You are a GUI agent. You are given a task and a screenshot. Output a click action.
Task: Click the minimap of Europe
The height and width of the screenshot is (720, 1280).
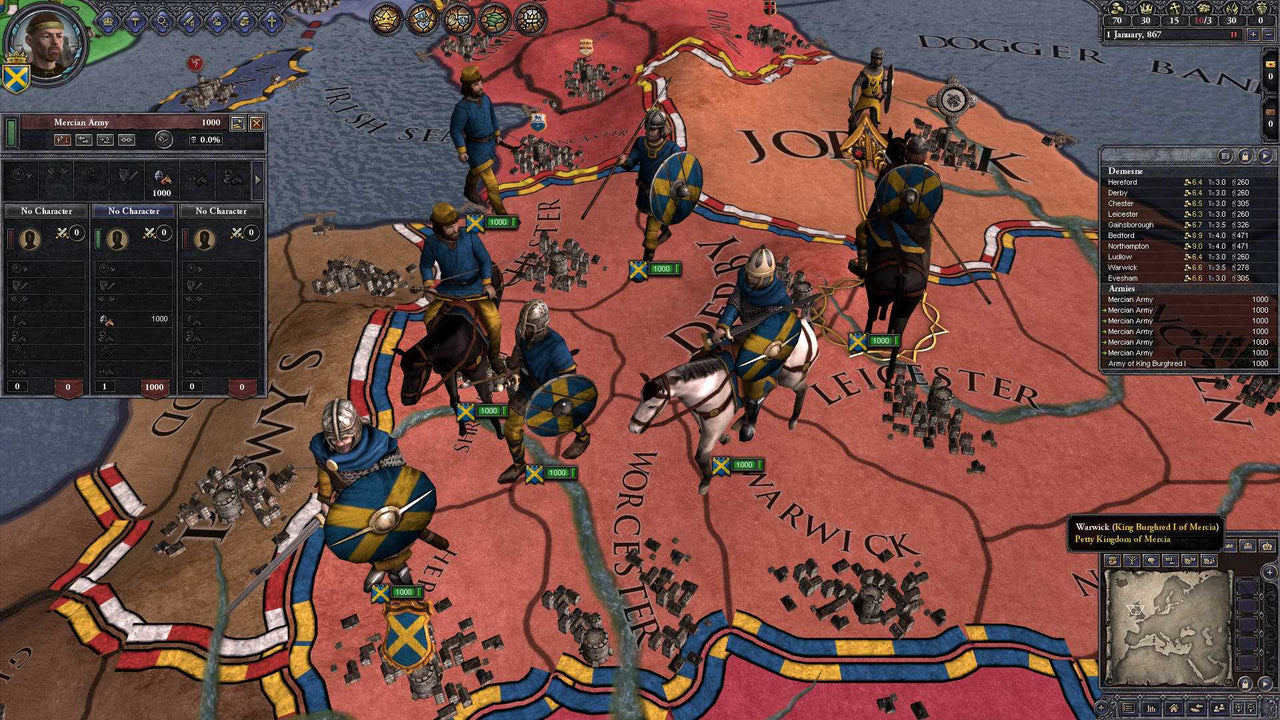point(1167,624)
